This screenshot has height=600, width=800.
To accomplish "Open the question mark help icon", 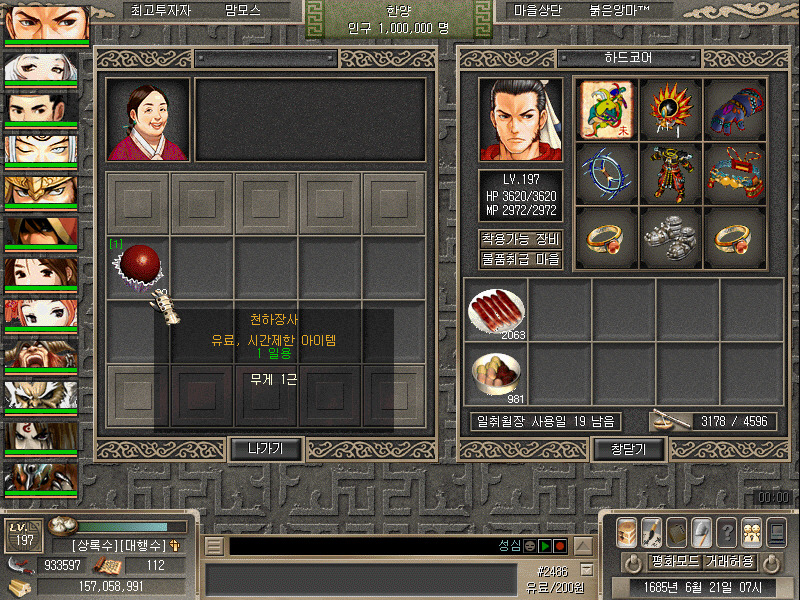I will click(x=727, y=531).
